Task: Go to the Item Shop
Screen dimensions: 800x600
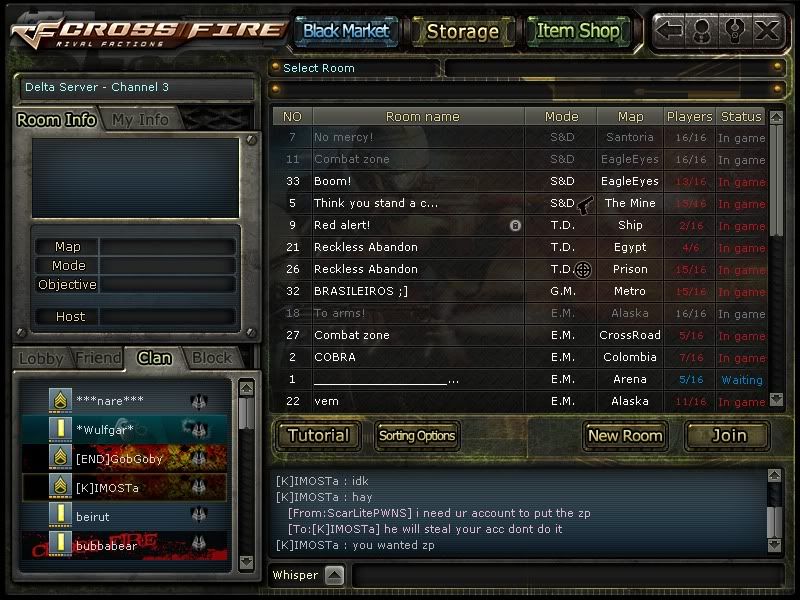Action: (x=578, y=31)
